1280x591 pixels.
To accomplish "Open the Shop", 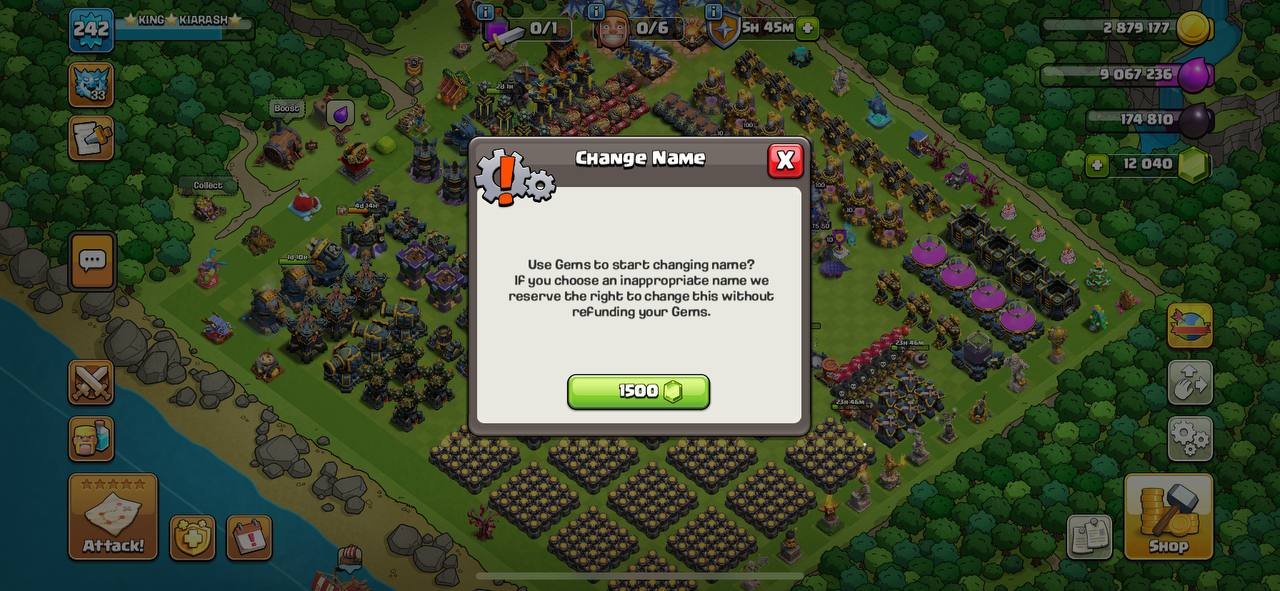I will [1168, 516].
